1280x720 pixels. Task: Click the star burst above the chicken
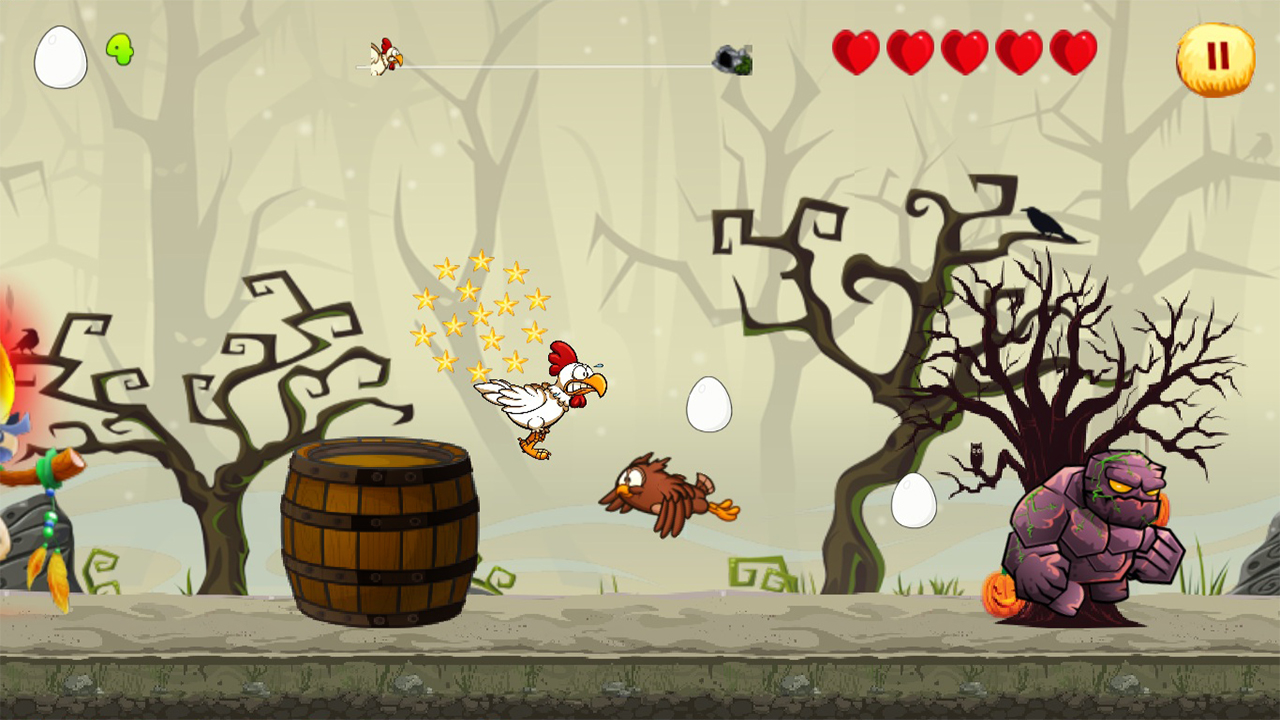click(480, 310)
